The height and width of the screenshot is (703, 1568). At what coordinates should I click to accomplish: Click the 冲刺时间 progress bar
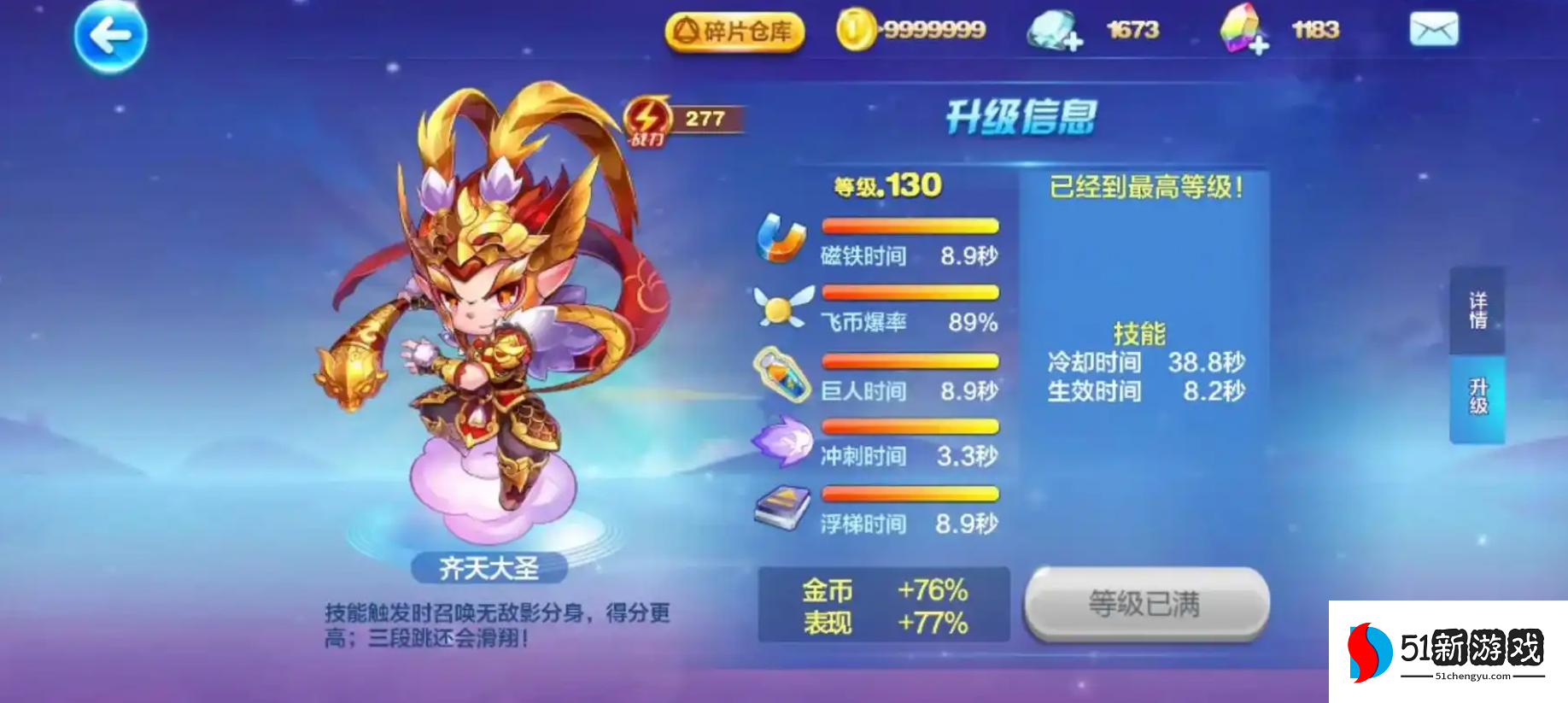(909, 425)
